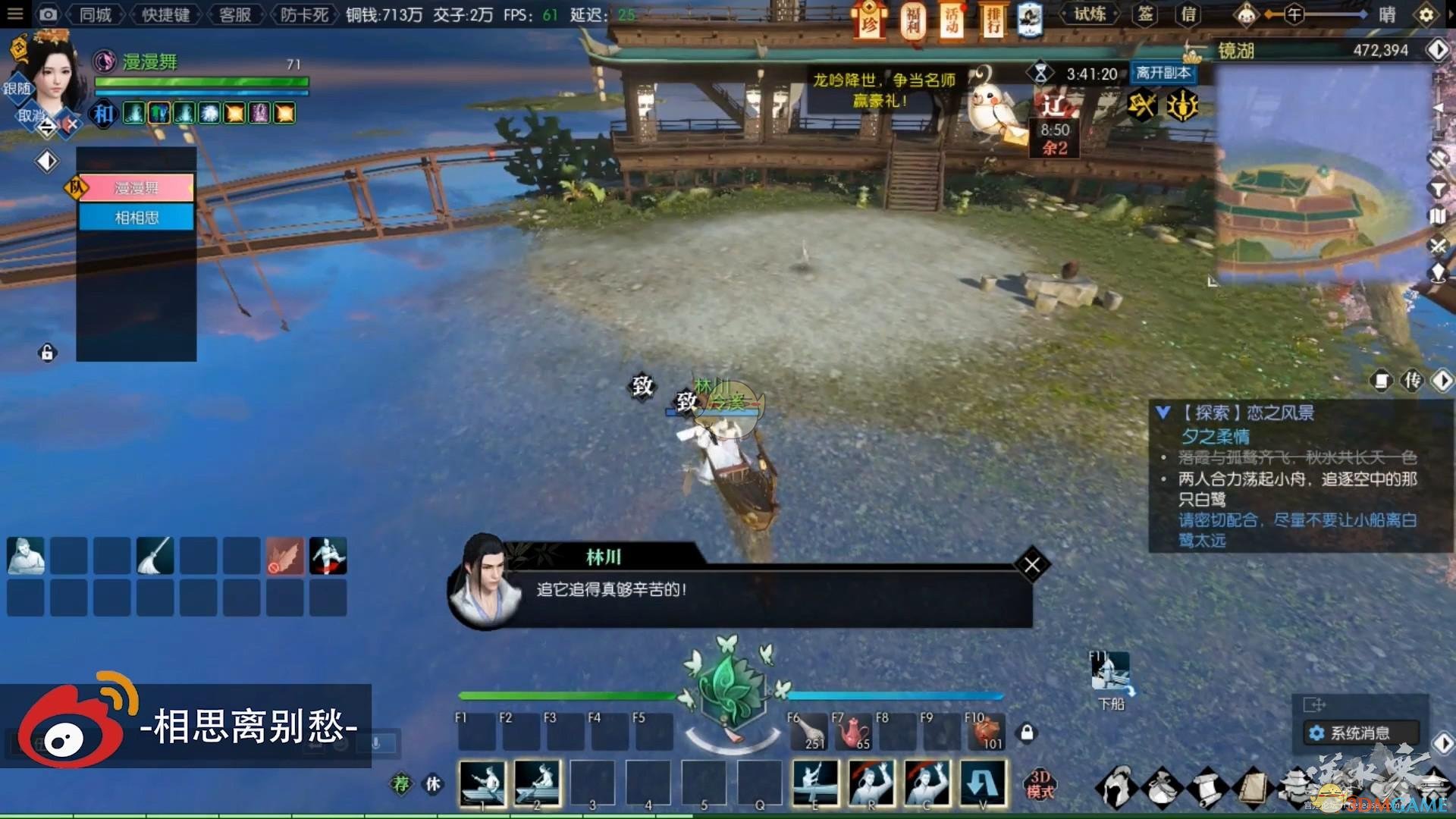Activate the first rowing skill in slot 1
Image resolution: width=1456 pixels, height=819 pixels.
tap(482, 783)
